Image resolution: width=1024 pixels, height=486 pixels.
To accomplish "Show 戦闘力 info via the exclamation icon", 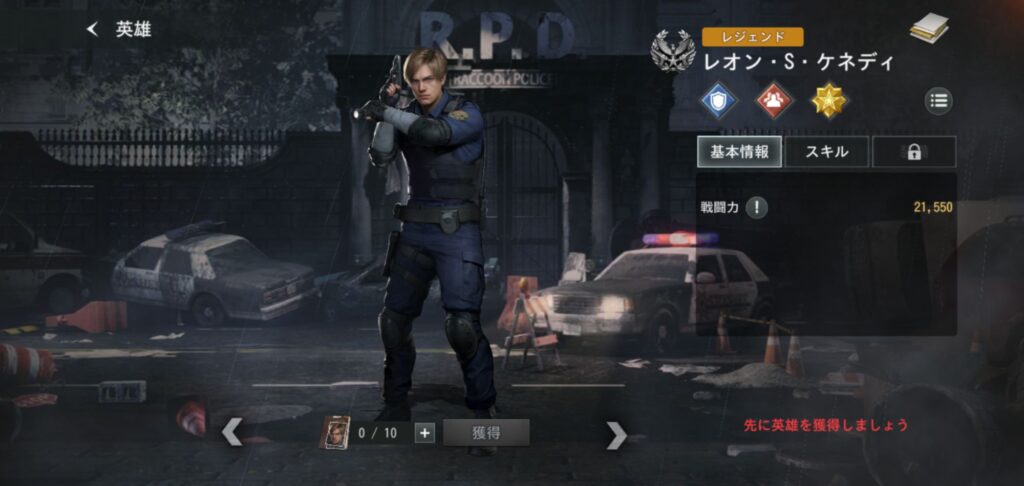I will point(759,207).
